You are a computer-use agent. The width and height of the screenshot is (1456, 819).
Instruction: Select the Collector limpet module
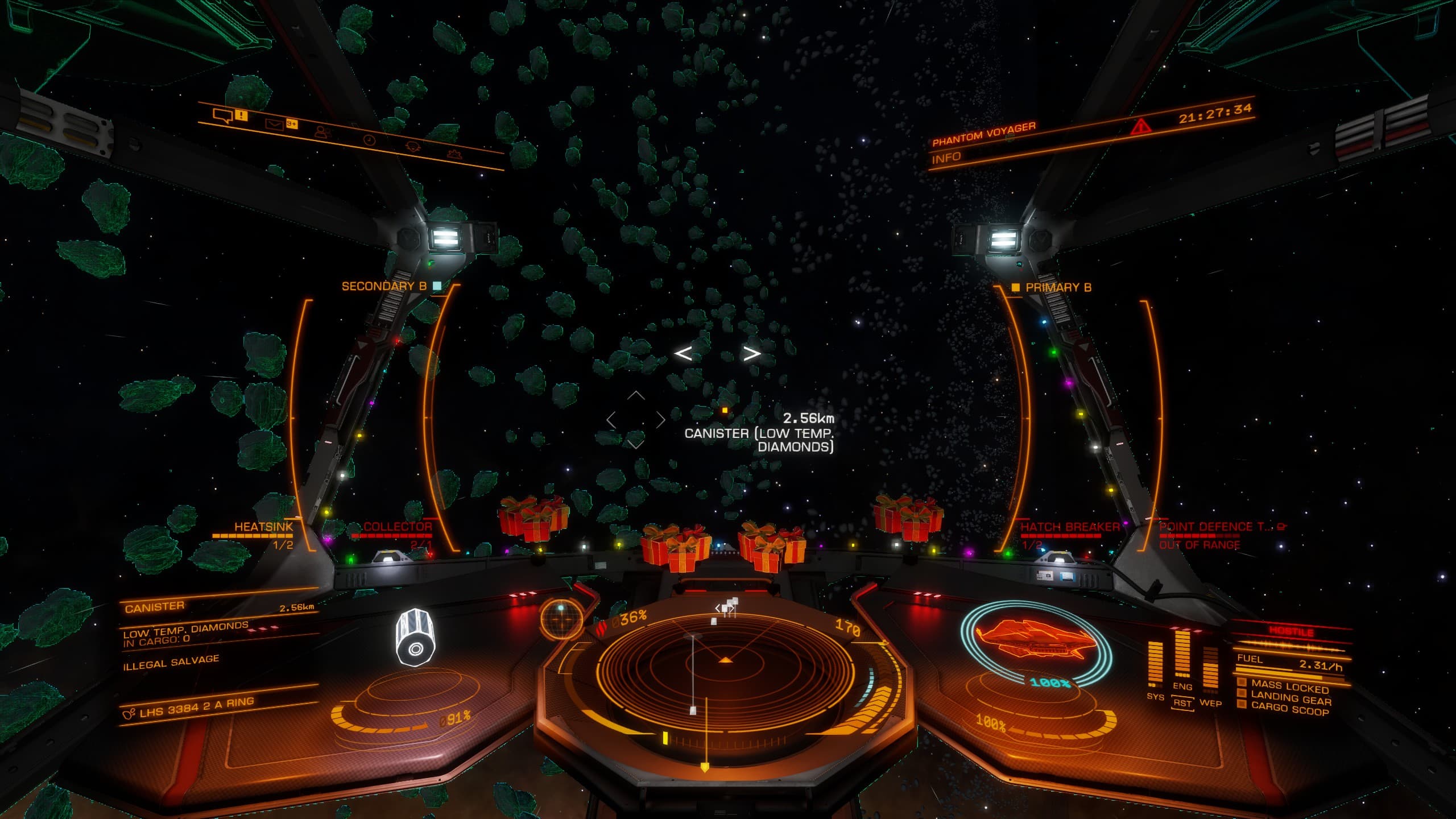click(x=398, y=527)
